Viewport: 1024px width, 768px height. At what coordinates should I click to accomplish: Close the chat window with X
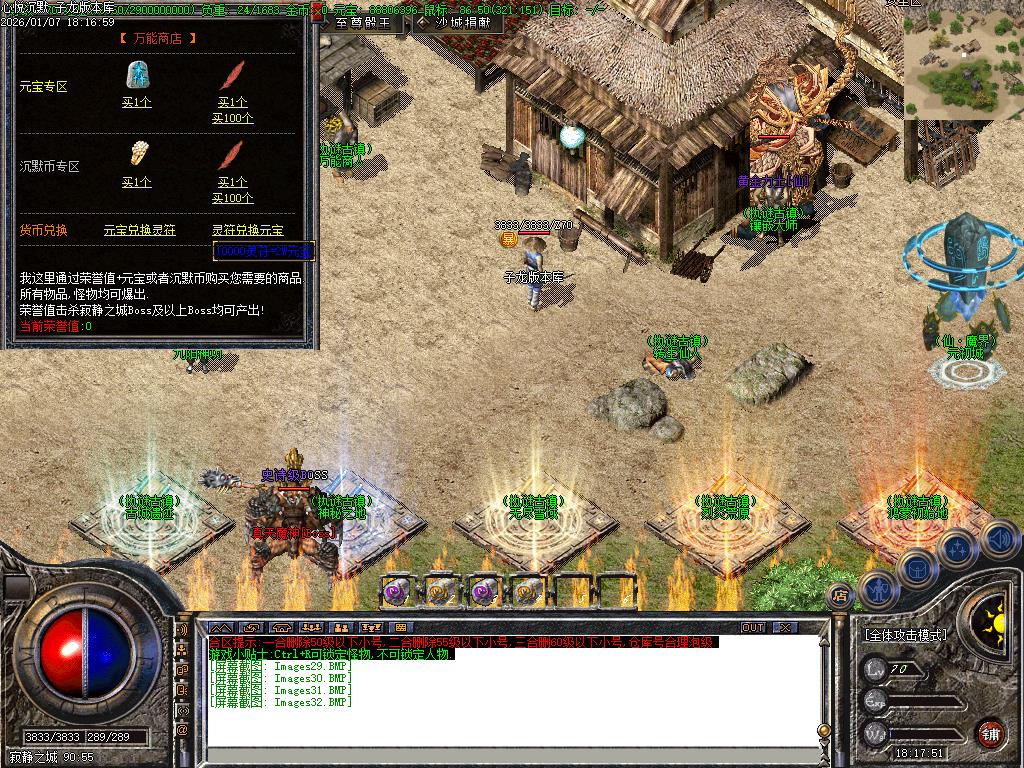click(785, 628)
